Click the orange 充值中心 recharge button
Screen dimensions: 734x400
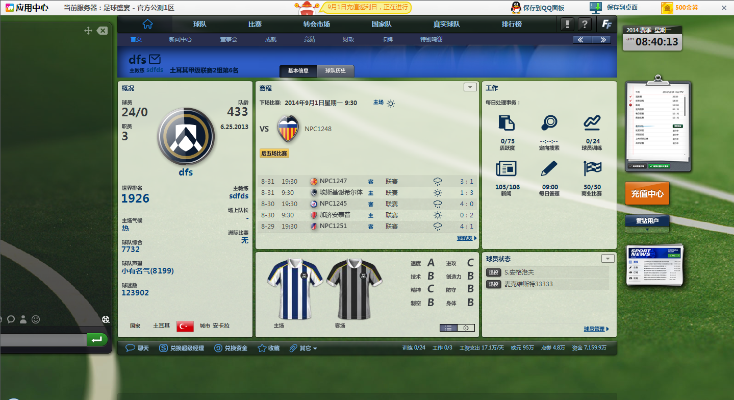646,192
